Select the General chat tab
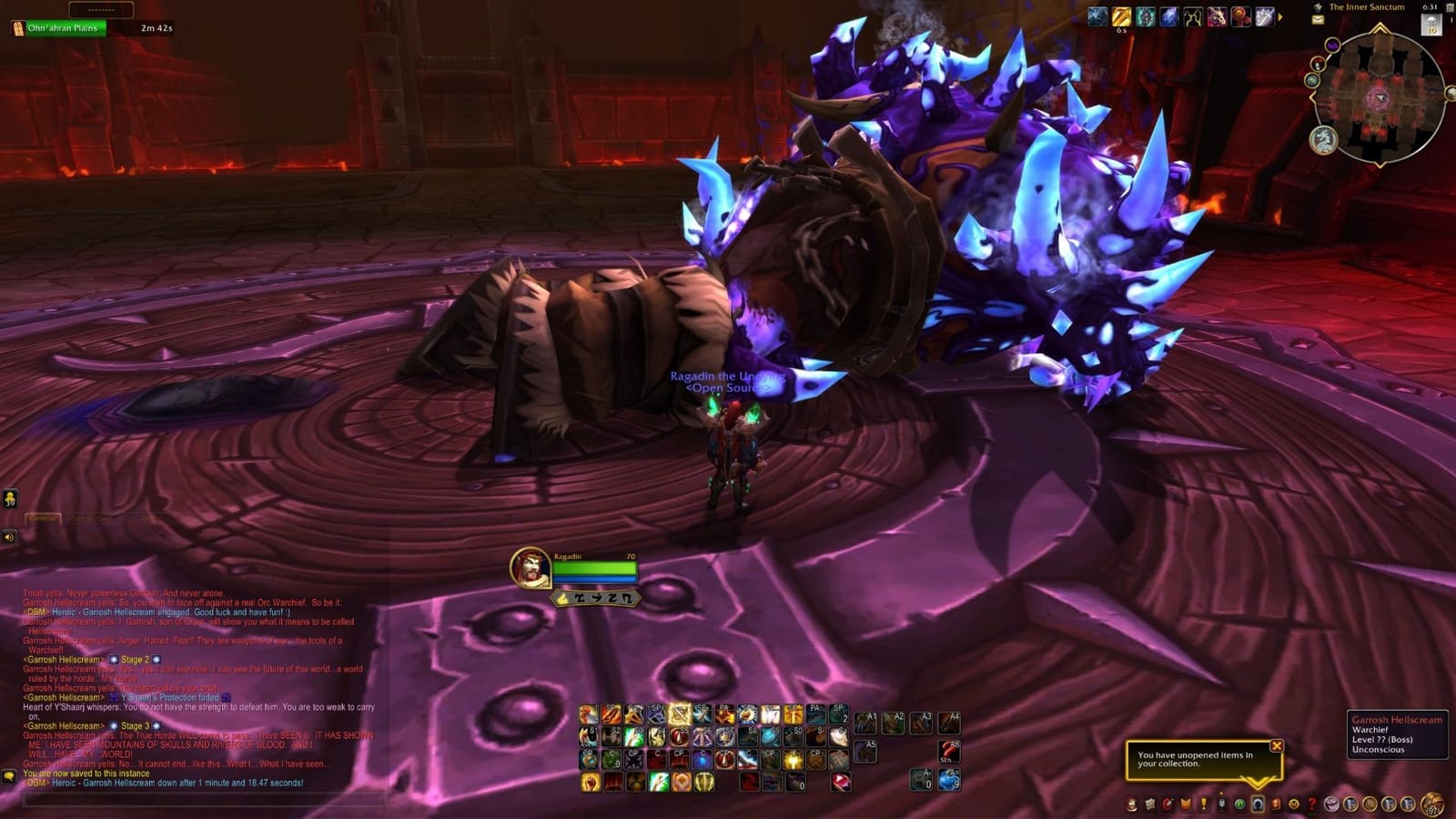Image resolution: width=1456 pixels, height=819 pixels. tap(44, 518)
